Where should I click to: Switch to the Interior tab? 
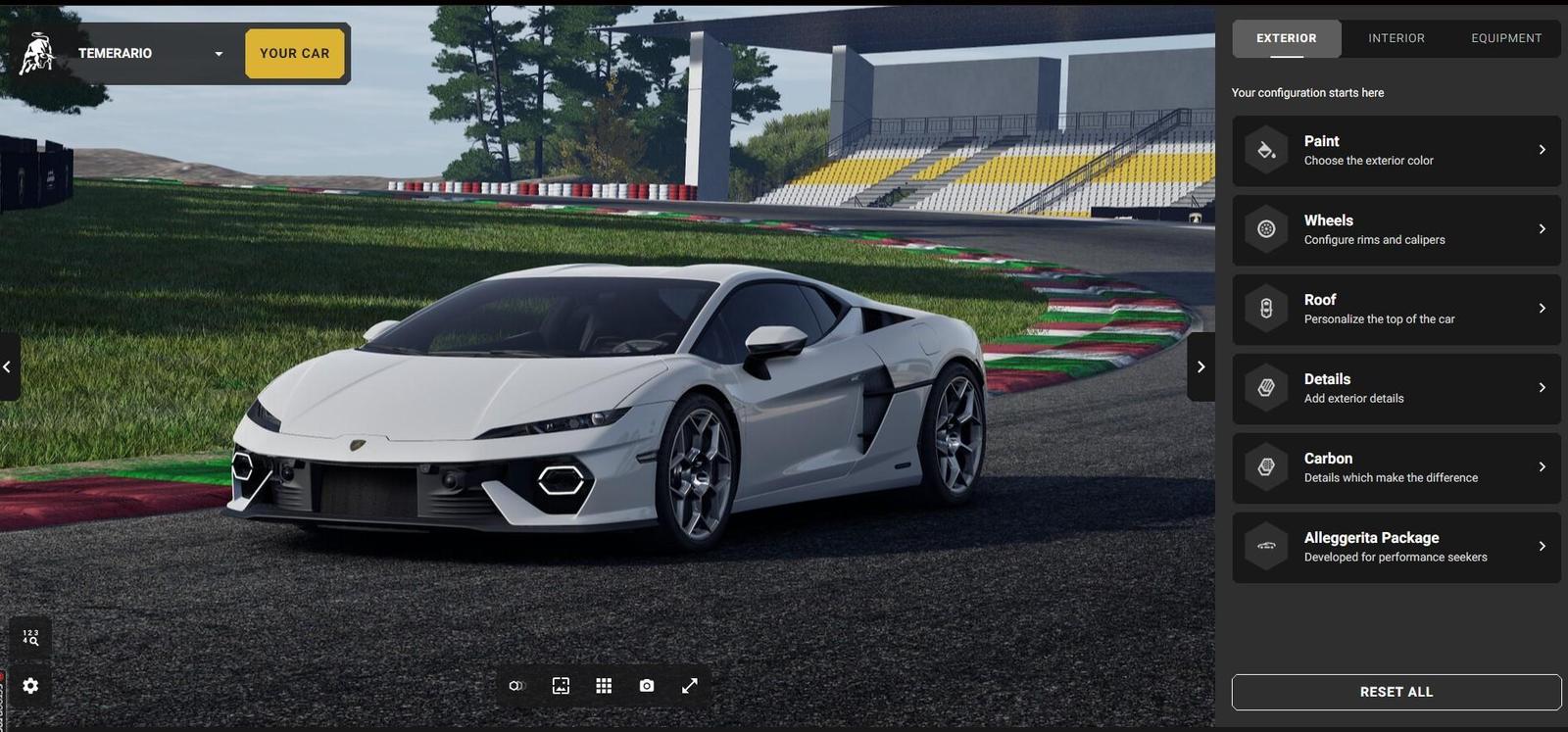(1396, 35)
